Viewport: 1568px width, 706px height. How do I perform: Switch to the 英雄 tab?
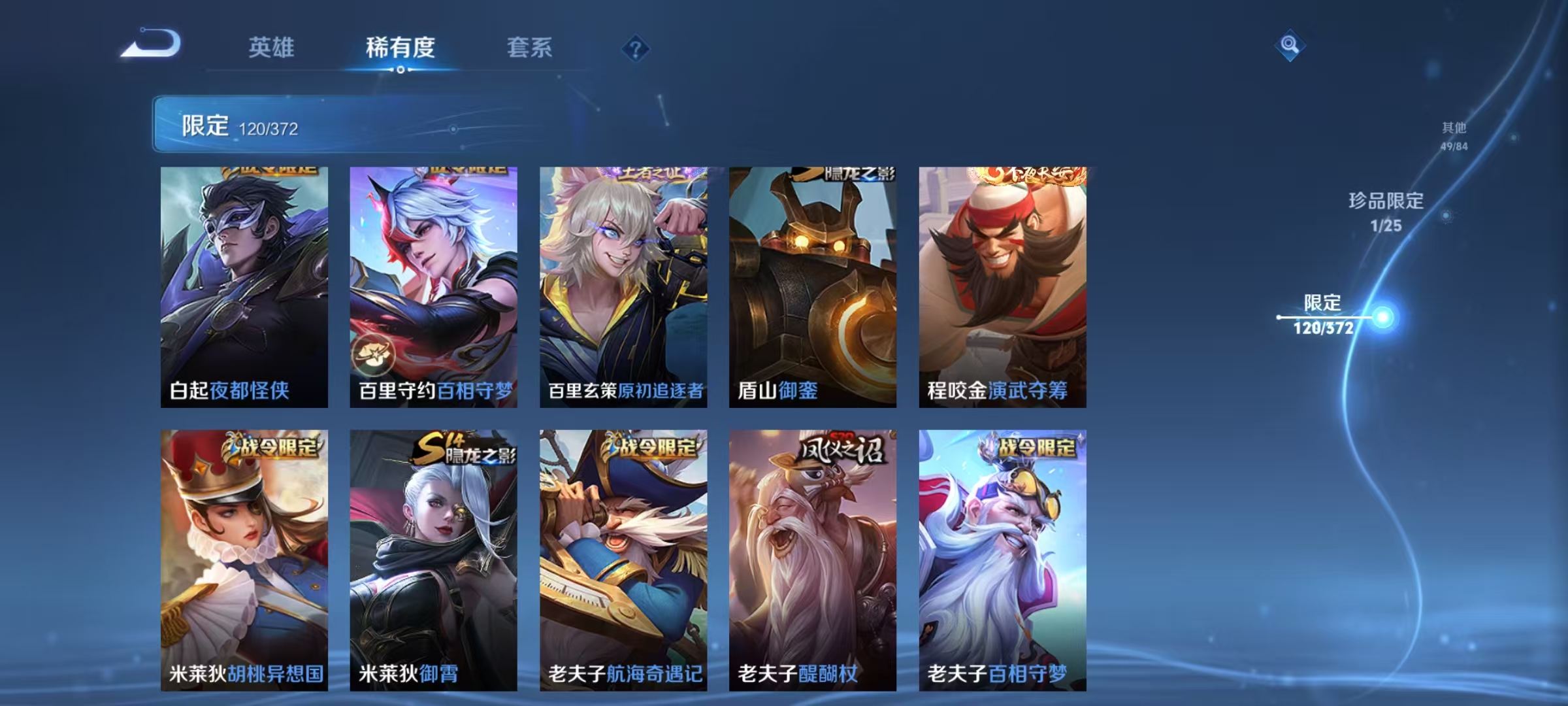pyautogui.click(x=272, y=47)
